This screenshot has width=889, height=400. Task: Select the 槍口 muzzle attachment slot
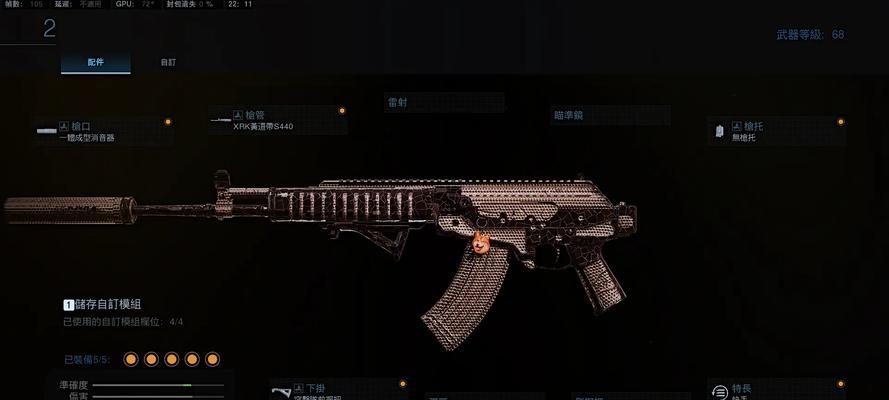click(x=103, y=131)
